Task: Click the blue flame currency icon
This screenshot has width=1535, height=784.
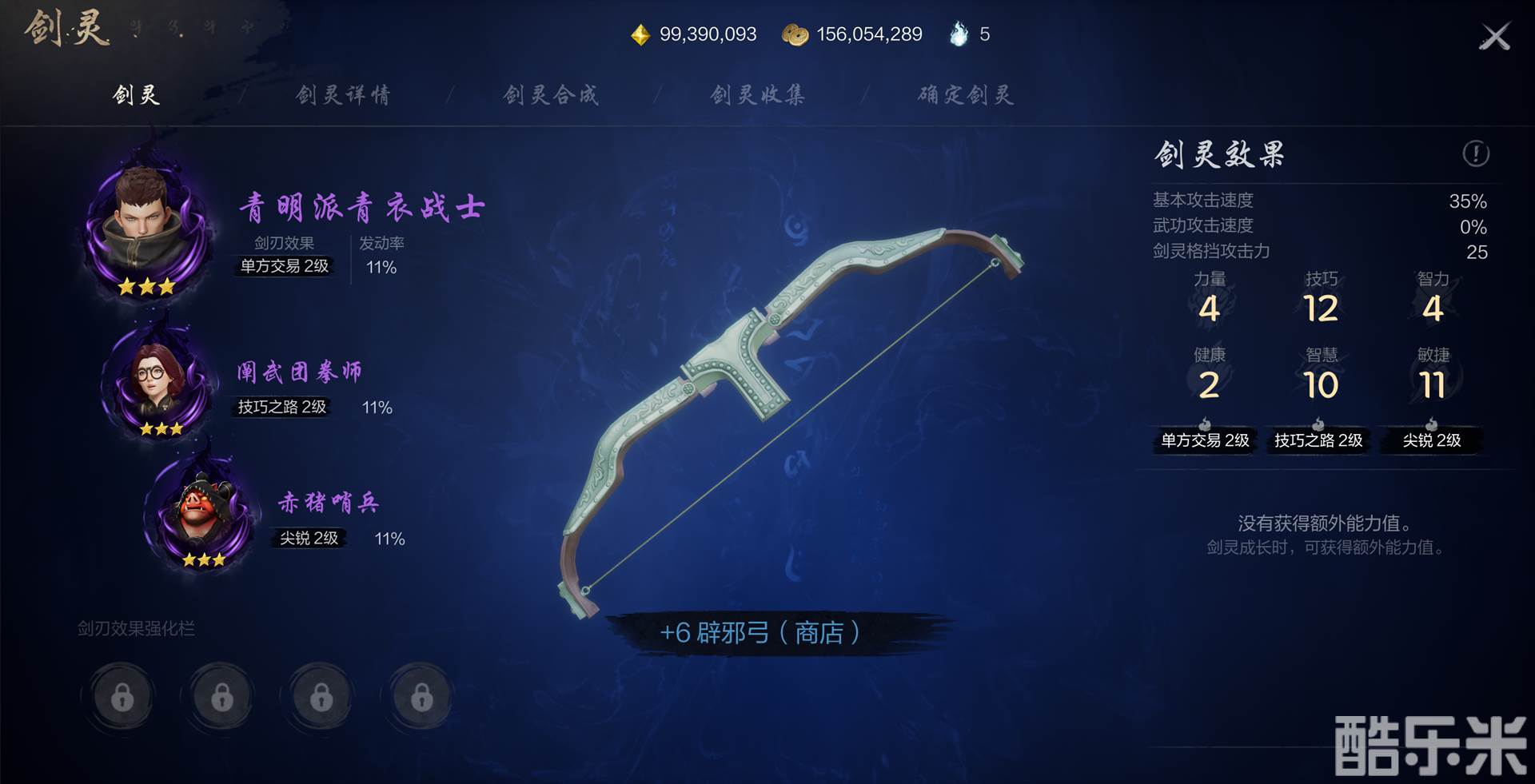Action: pos(959,34)
